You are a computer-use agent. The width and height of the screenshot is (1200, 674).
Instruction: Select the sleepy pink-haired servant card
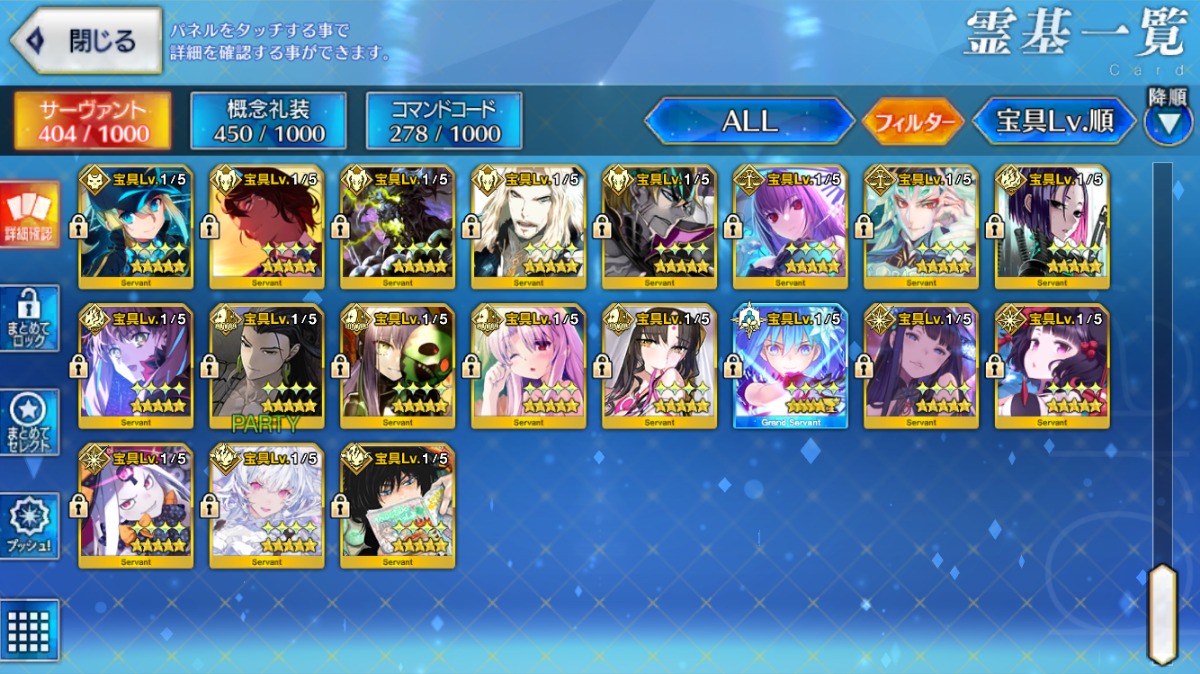pyautogui.click(x=529, y=366)
